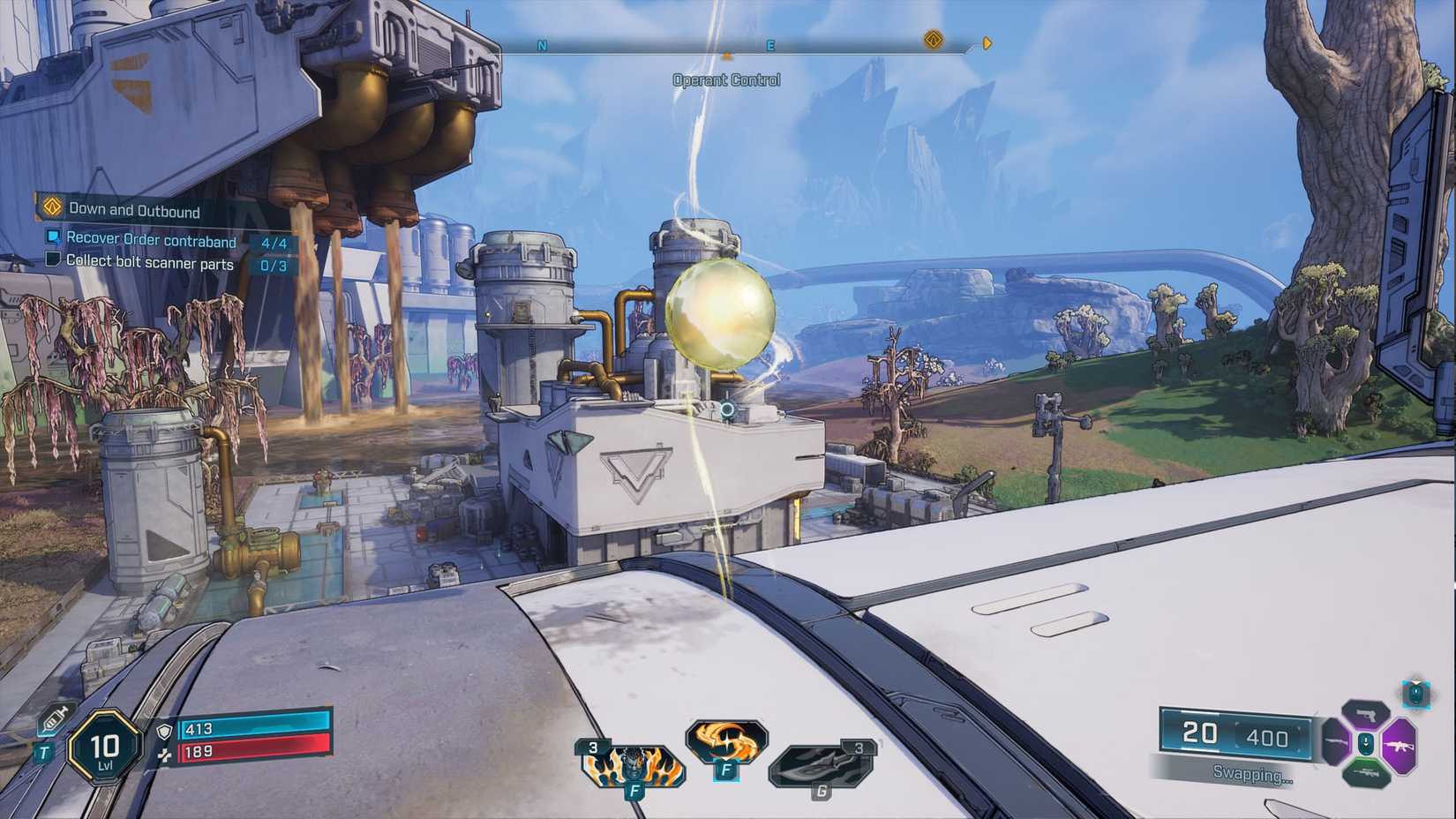Click the sniper rifle slot on the left

pyautogui.click(x=1334, y=741)
